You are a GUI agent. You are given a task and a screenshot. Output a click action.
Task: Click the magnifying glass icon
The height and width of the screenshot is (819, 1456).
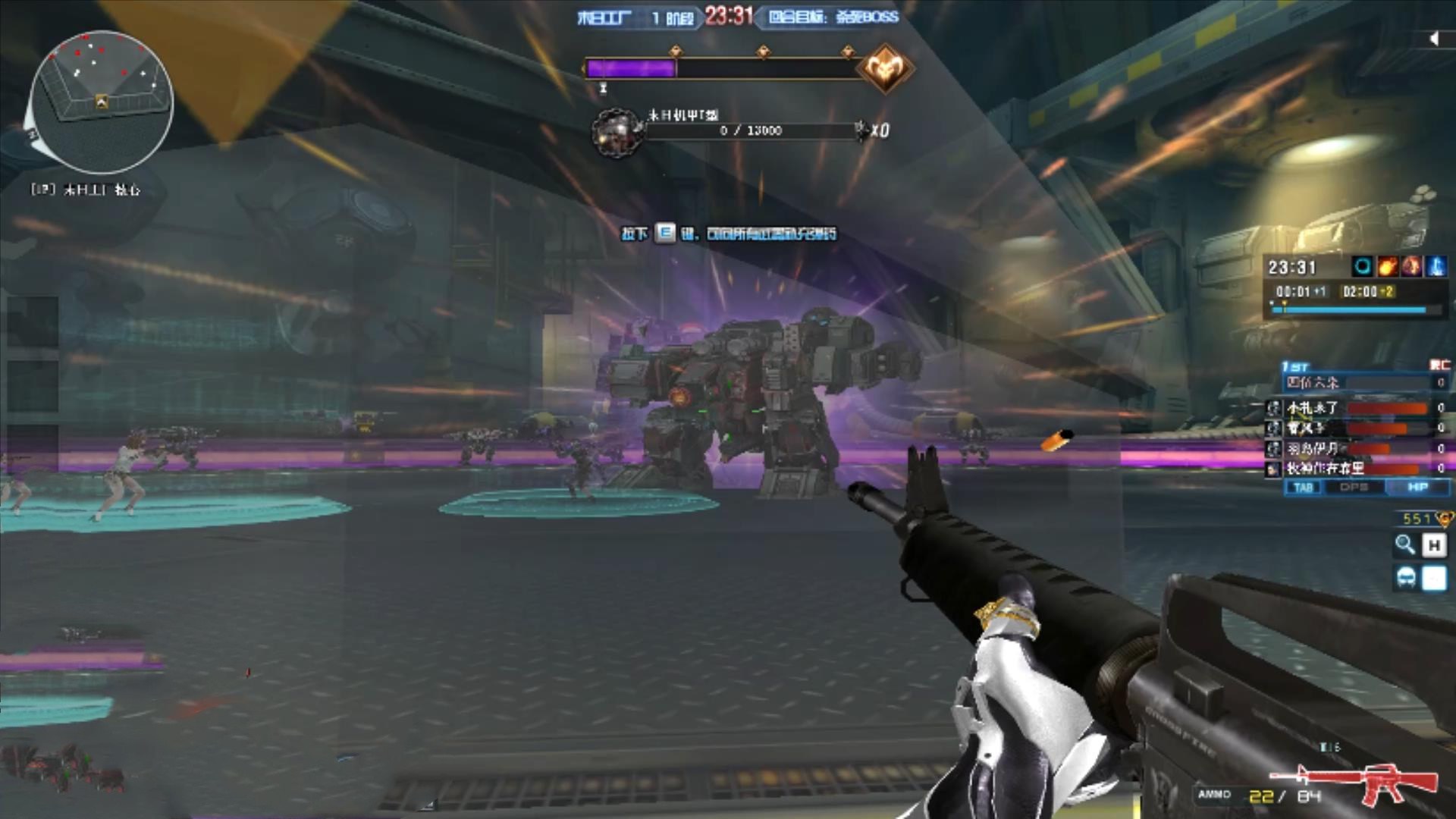(1405, 544)
